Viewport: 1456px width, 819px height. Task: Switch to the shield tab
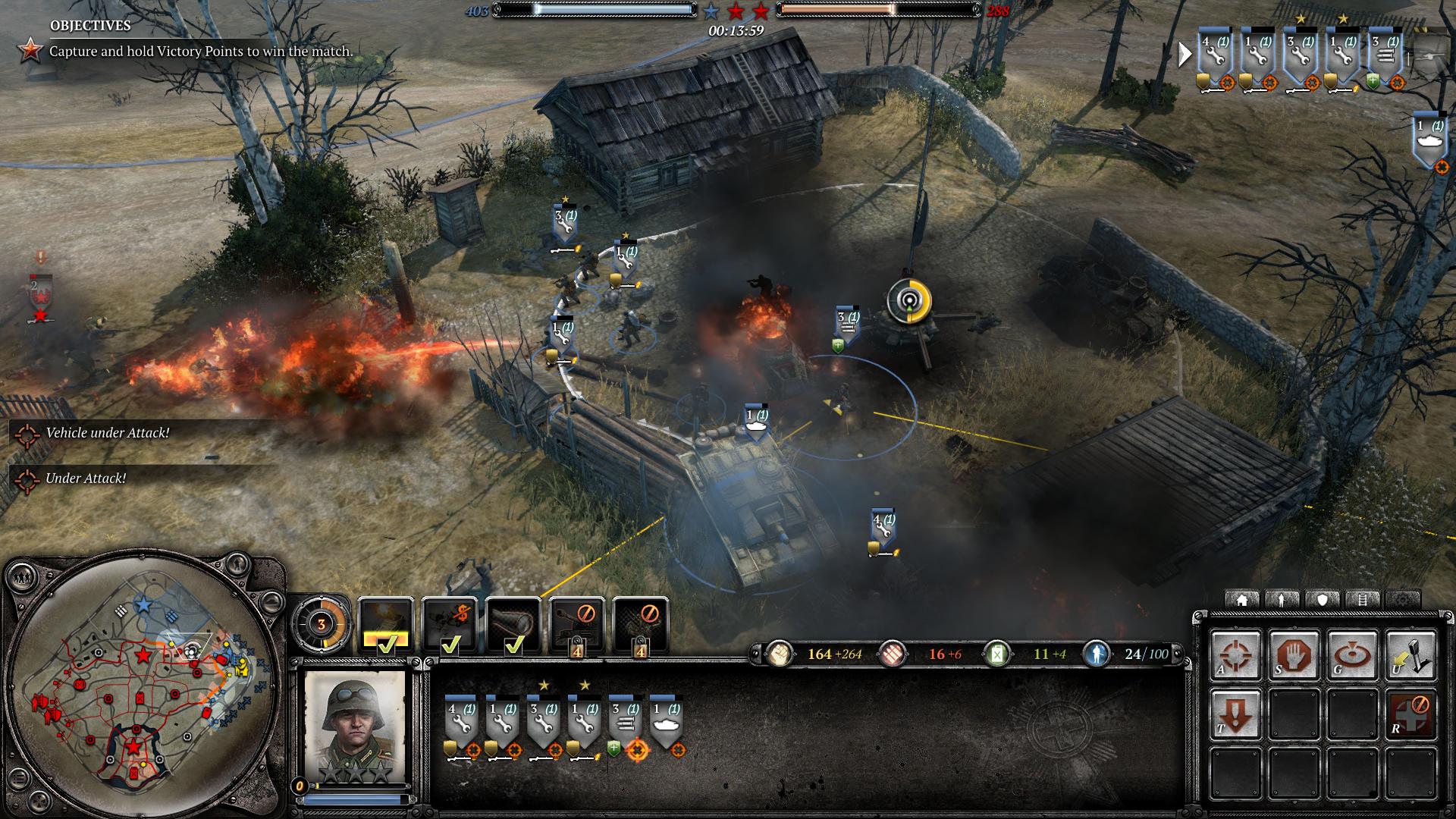point(1323,600)
